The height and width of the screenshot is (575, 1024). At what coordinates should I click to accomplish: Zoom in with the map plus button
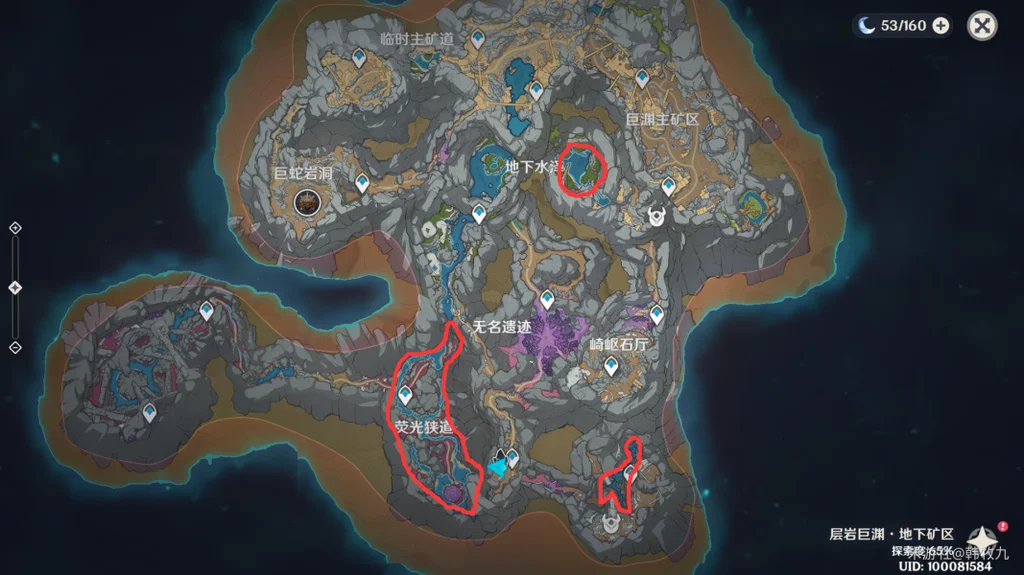tap(15, 228)
